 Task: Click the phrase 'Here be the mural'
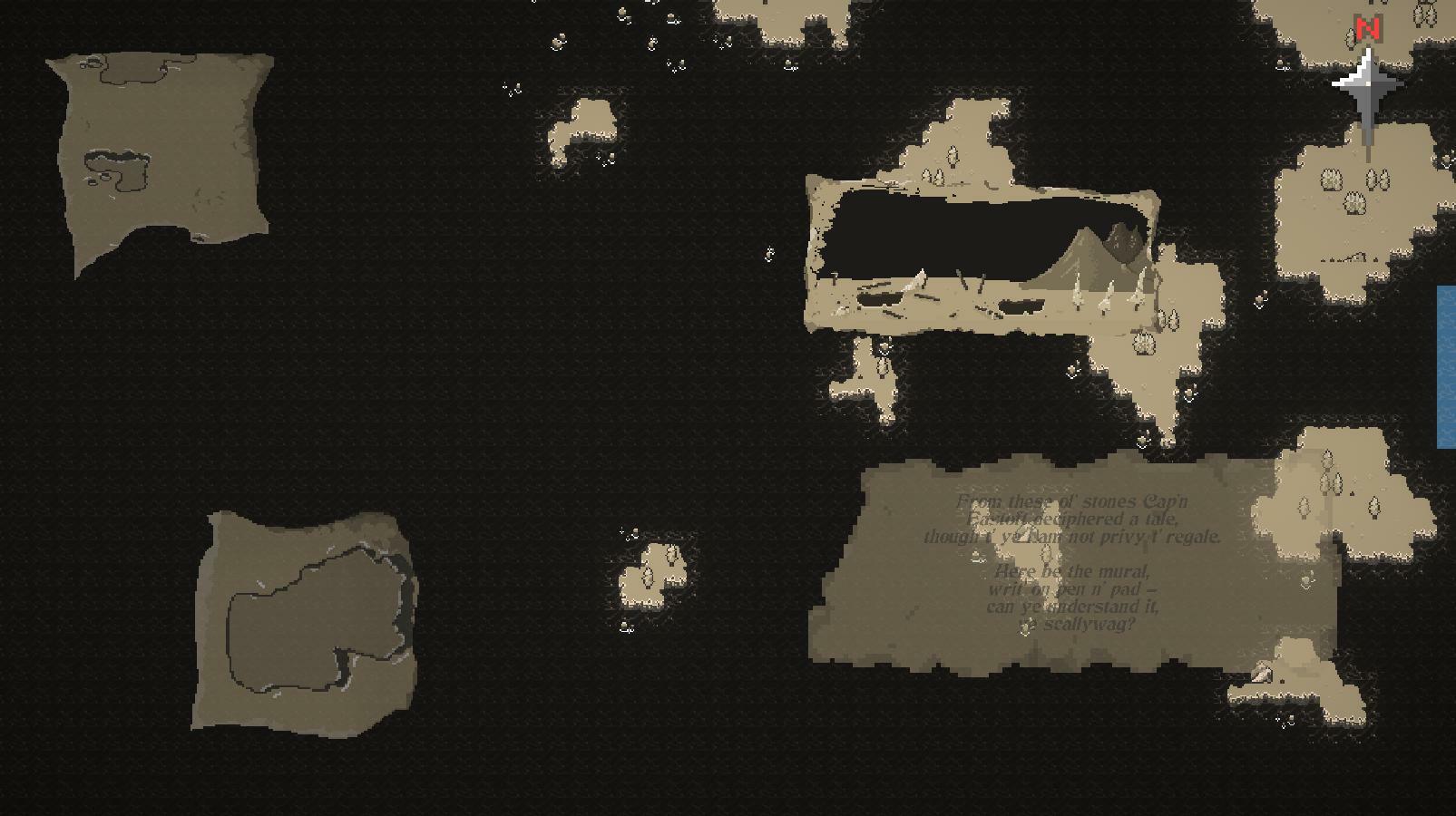tap(1070, 571)
